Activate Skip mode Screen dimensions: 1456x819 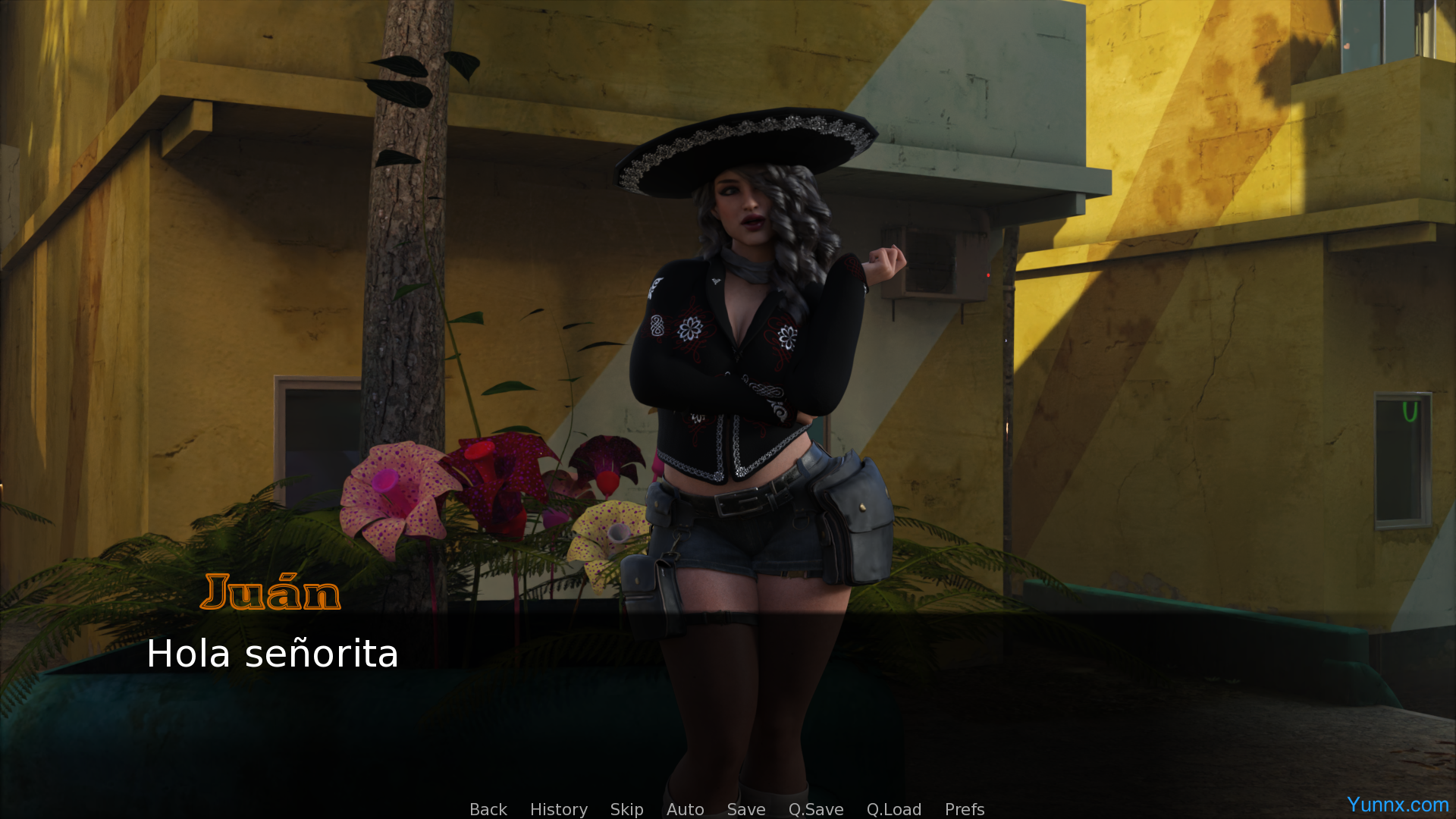[x=626, y=809]
